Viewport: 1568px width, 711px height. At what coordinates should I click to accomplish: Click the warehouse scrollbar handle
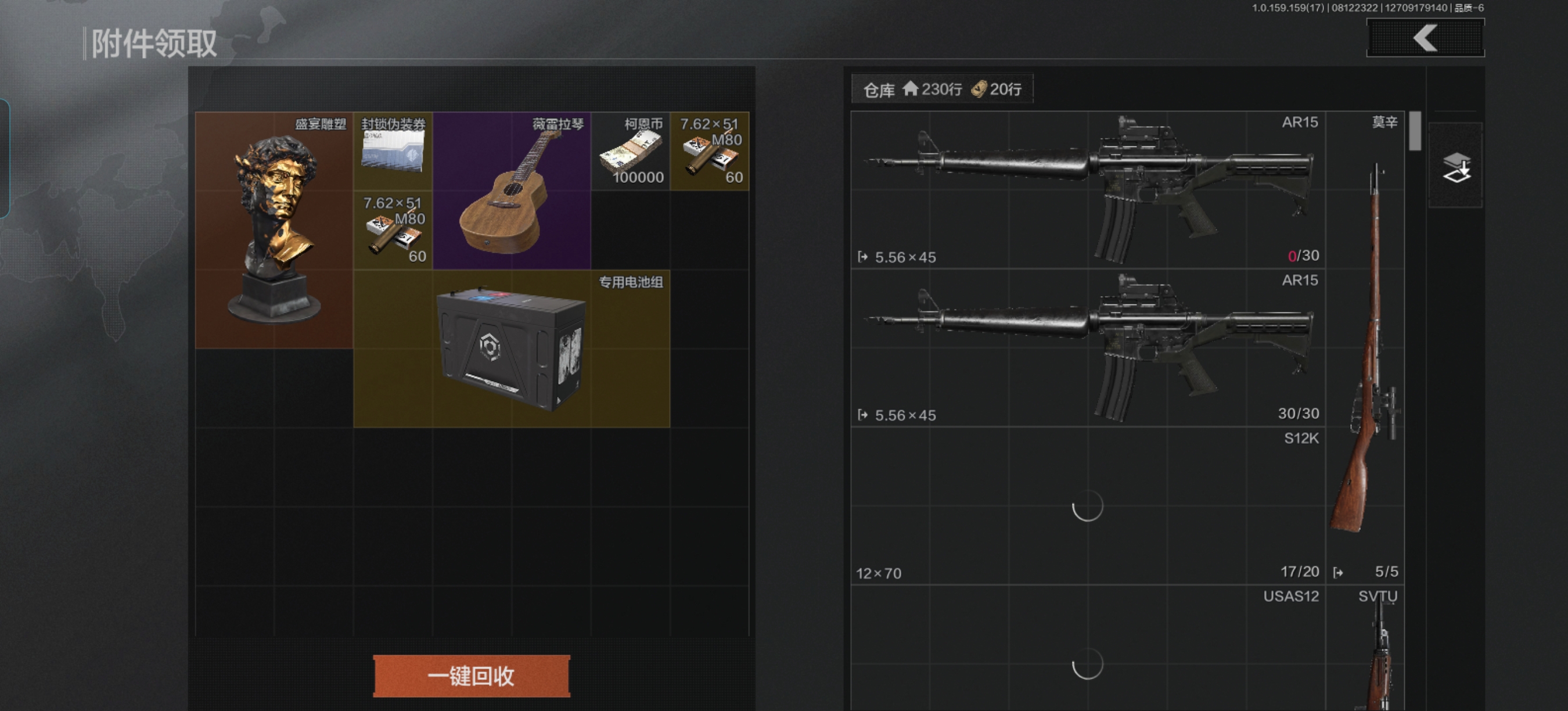(1415, 131)
